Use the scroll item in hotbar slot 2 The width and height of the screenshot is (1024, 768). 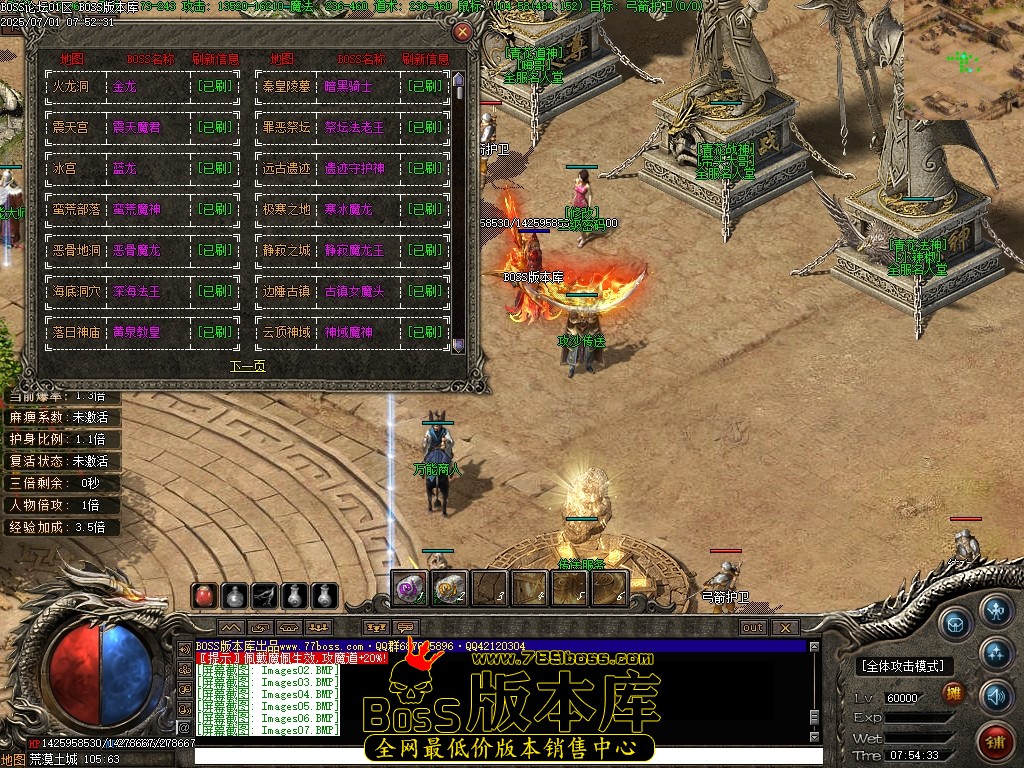(449, 588)
